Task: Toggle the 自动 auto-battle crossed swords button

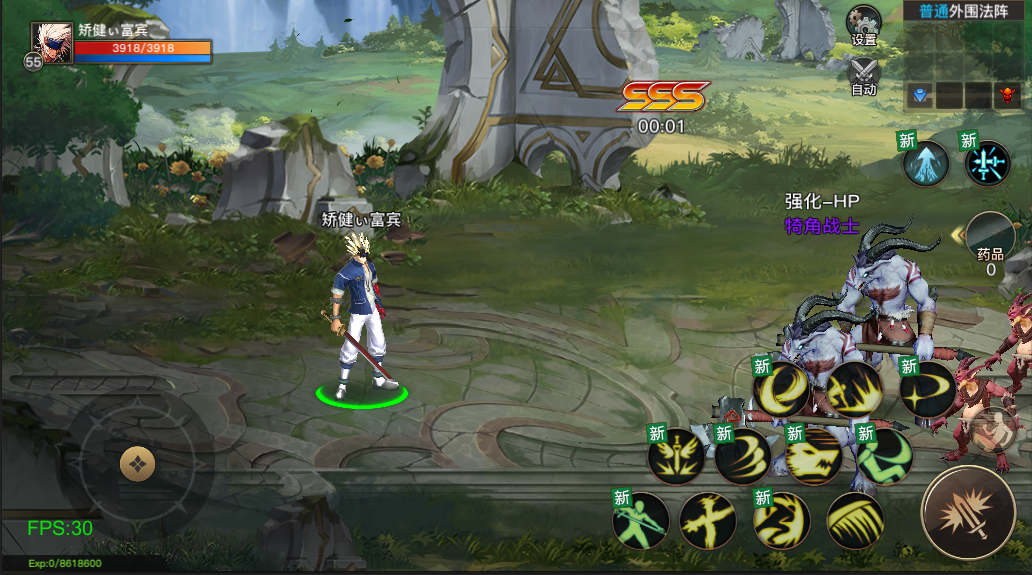Action: (864, 74)
